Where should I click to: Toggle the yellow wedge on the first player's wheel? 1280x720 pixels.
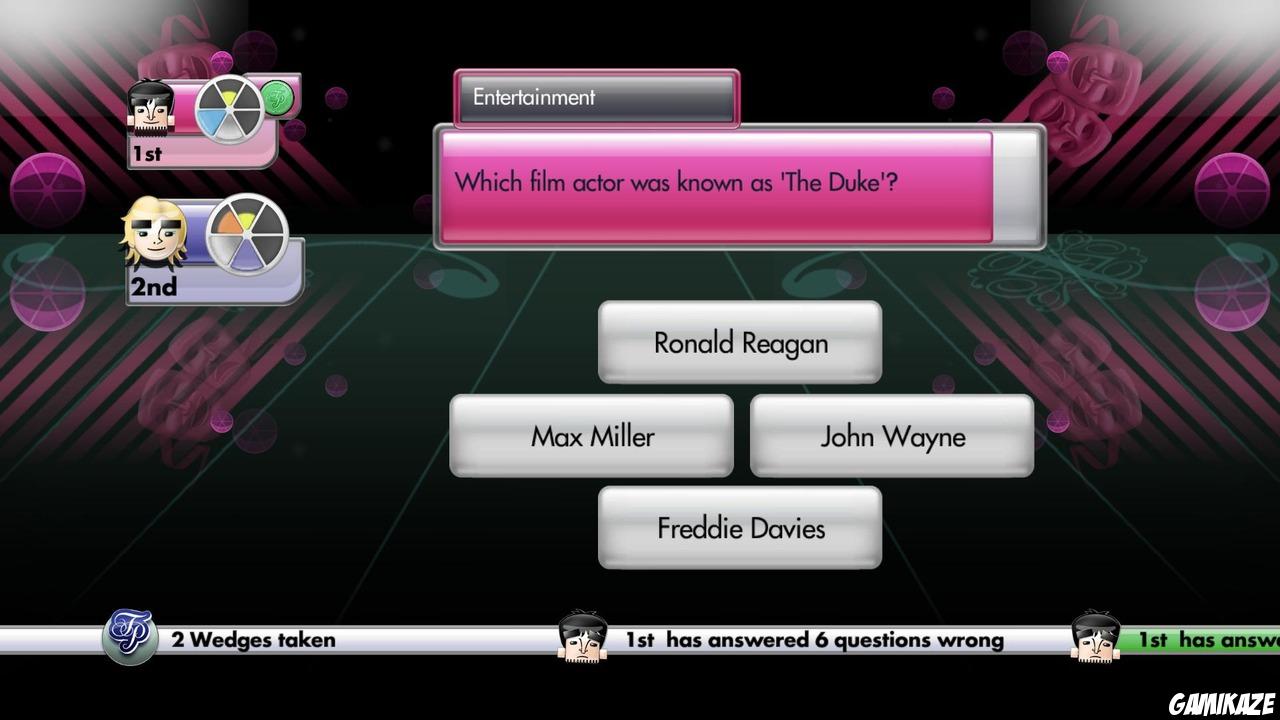click(230, 97)
